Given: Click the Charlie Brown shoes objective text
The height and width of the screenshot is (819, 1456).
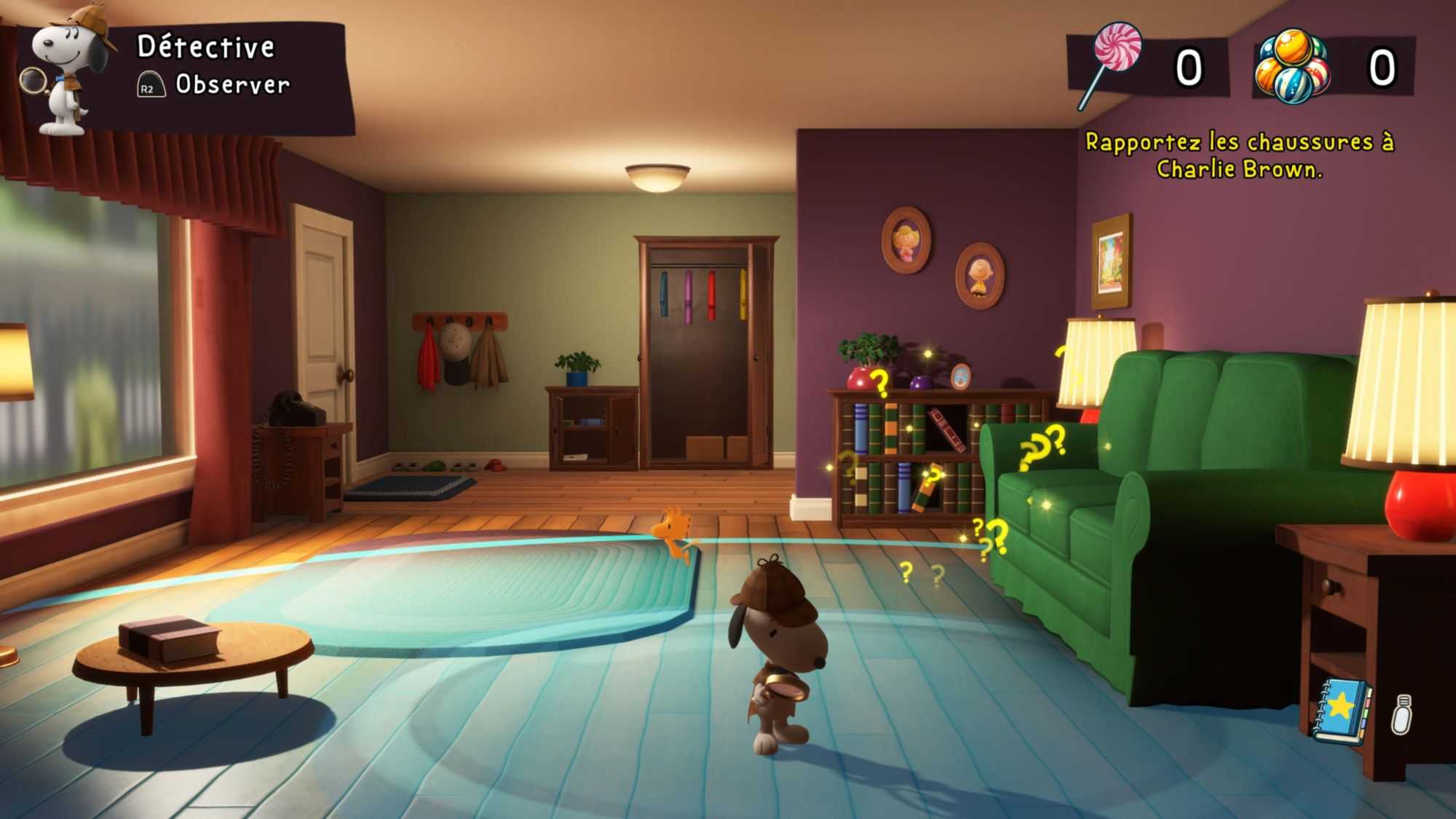Looking at the screenshot, I should (1239, 155).
